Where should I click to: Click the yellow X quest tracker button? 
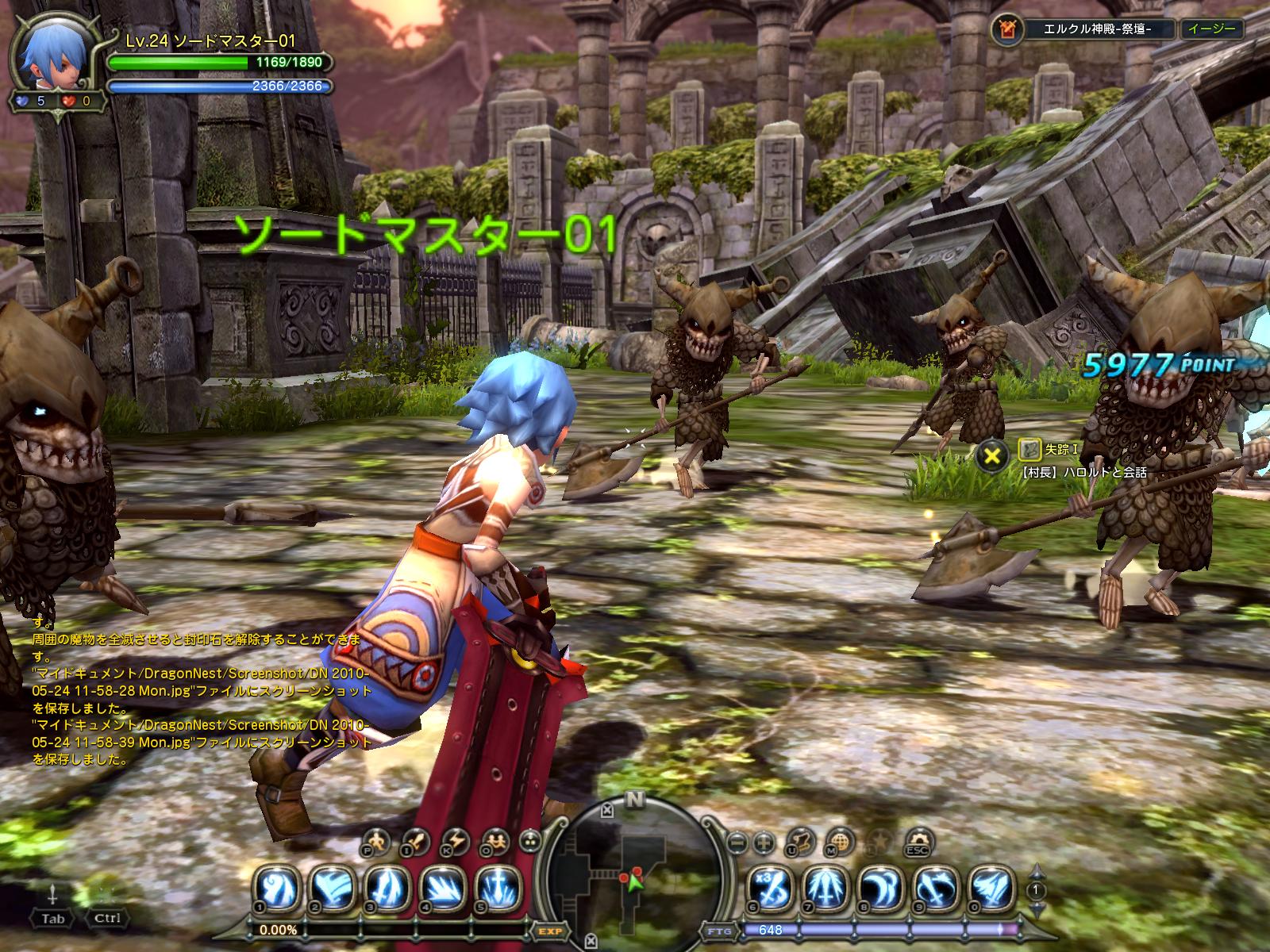point(991,455)
